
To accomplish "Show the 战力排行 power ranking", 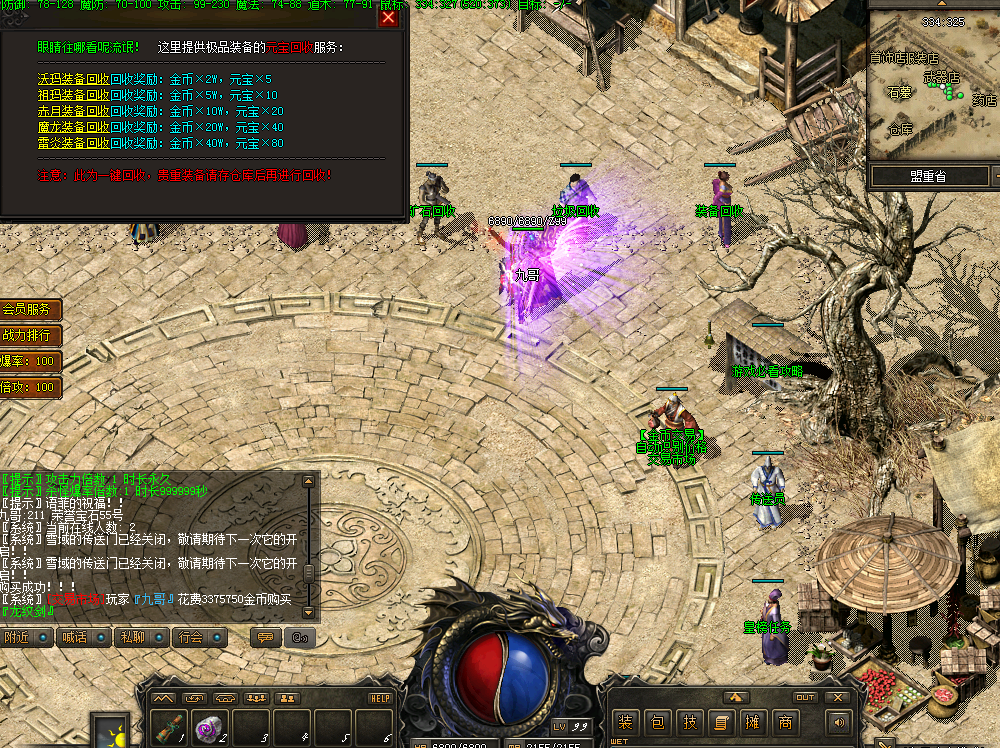I will pyautogui.click(x=28, y=335).
